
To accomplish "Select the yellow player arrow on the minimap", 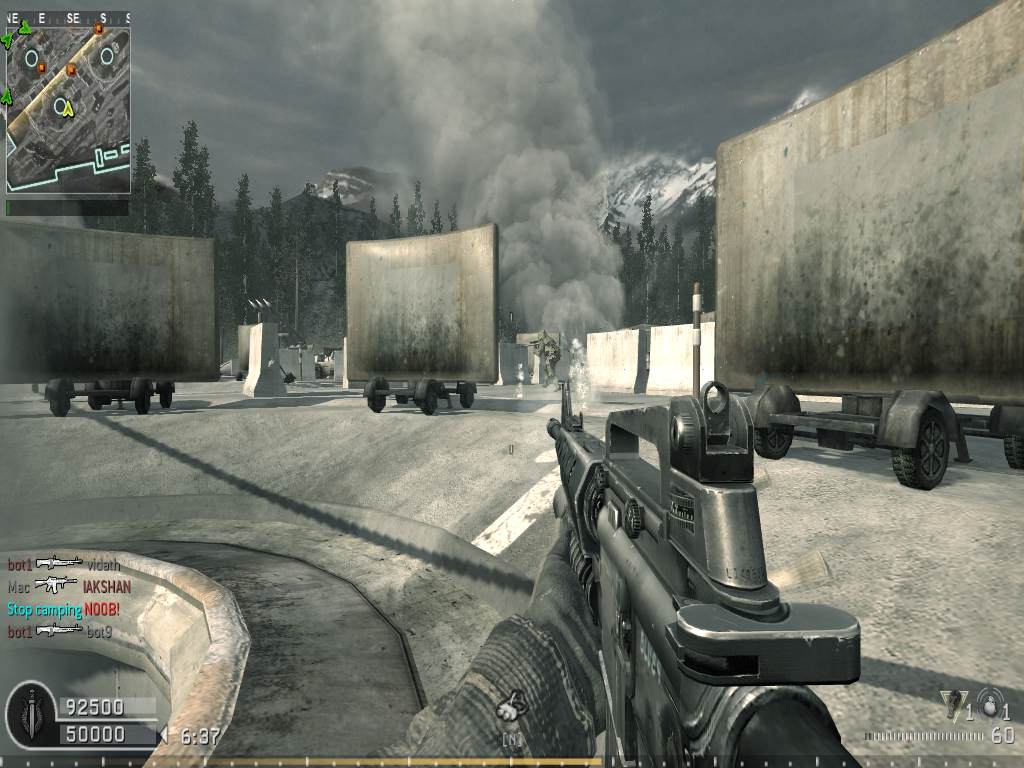I will click(68, 109).
